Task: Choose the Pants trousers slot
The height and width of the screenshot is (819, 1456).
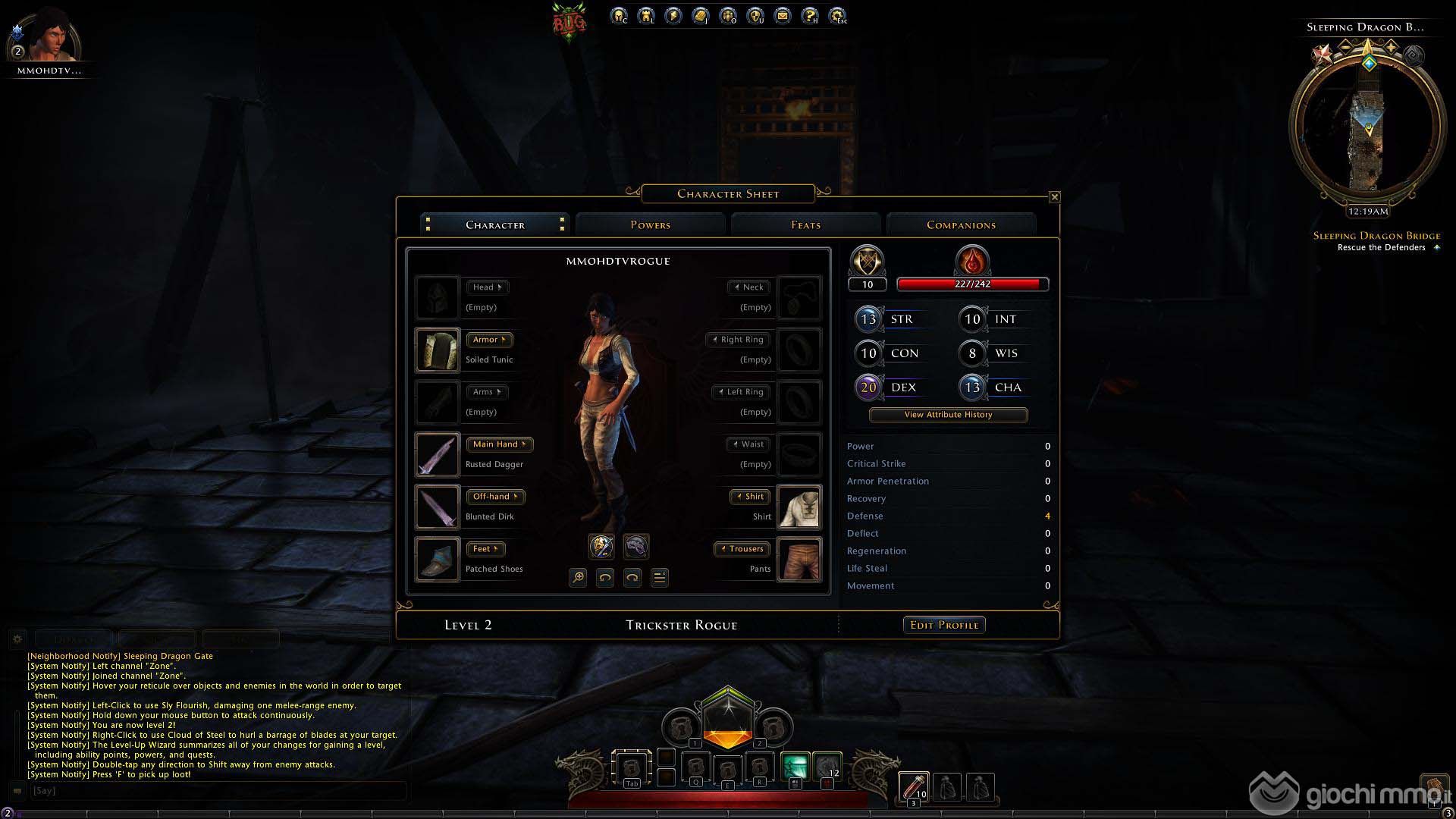Action: click(x=799, y=559)
